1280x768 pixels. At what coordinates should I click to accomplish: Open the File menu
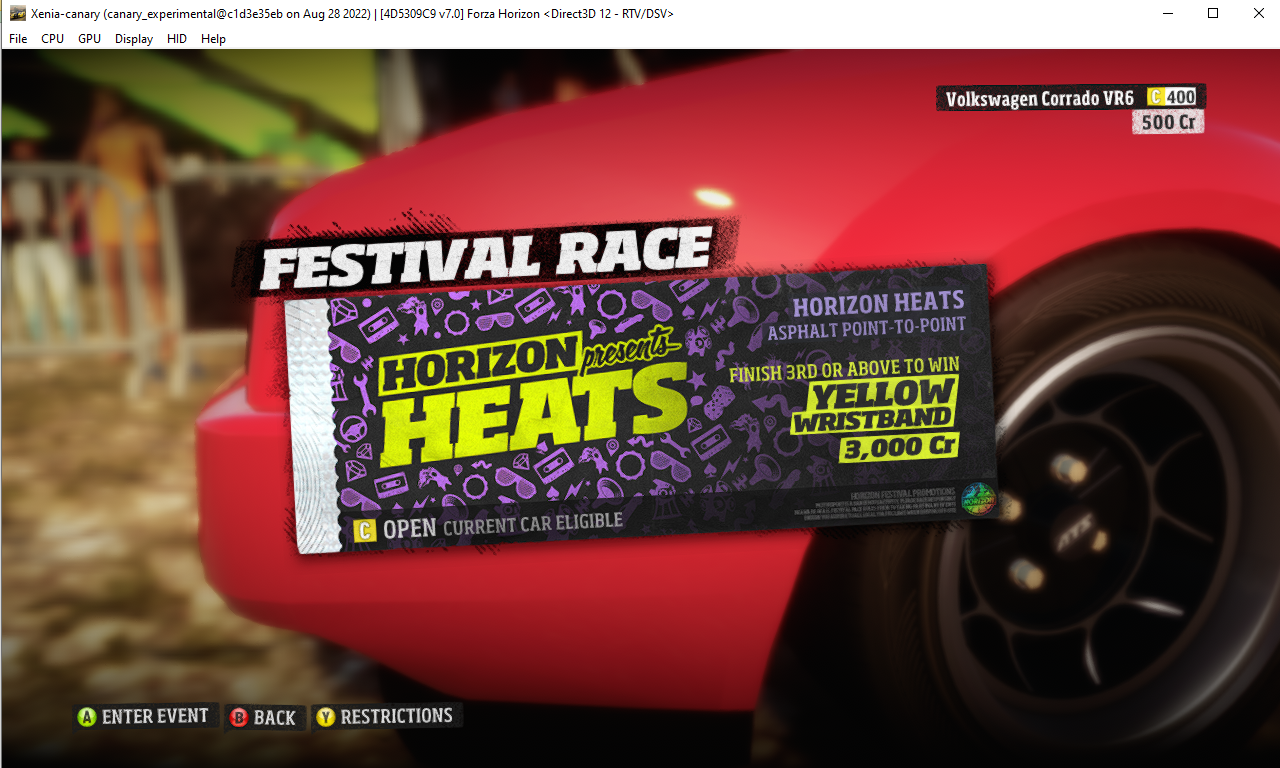(x=17, y=39)
